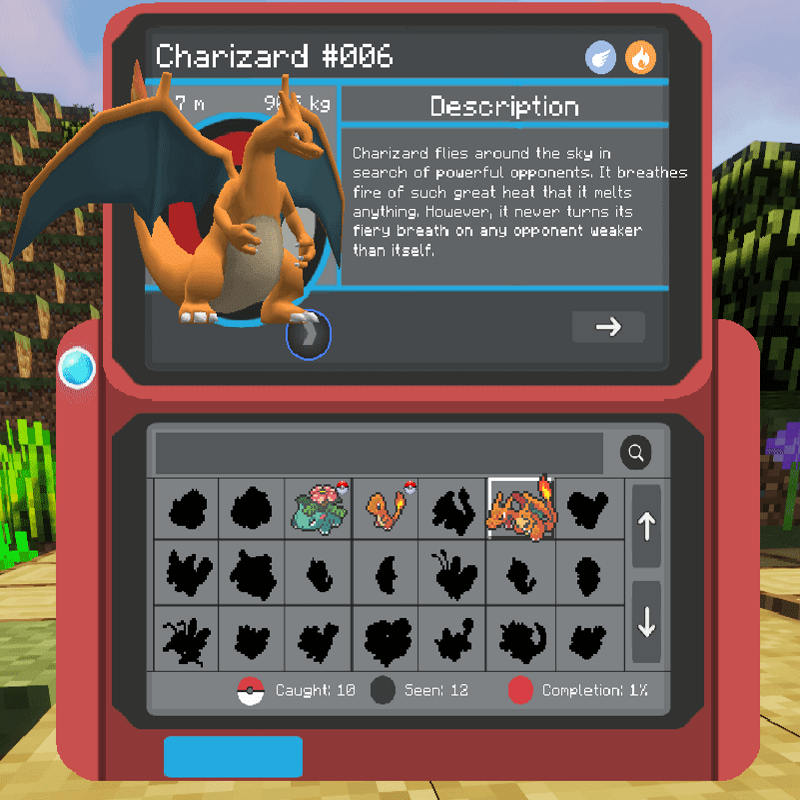
Task: Go to the next Pokedex info page
Action: [608, 327]
